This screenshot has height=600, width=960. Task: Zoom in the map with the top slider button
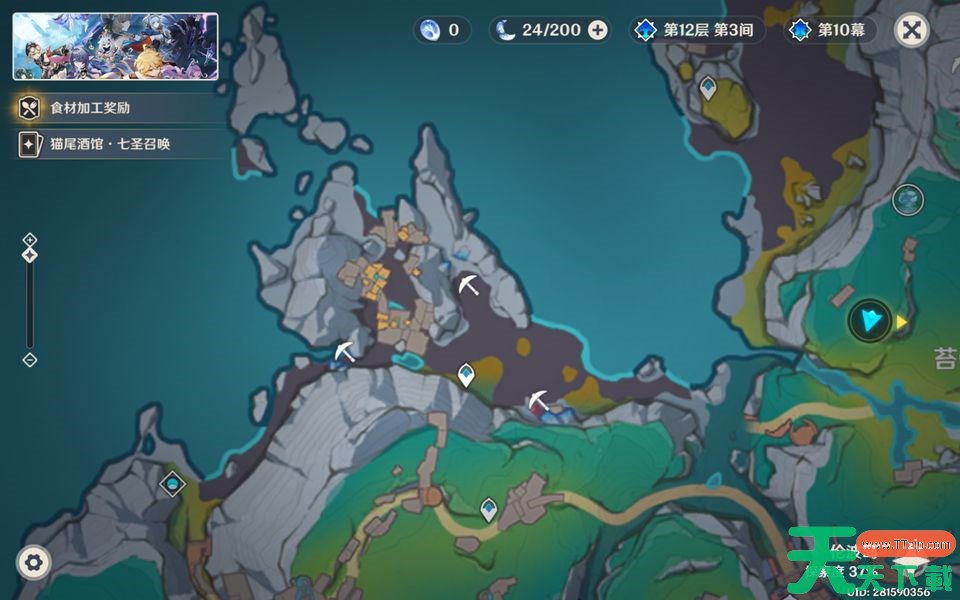click(30, 239)
